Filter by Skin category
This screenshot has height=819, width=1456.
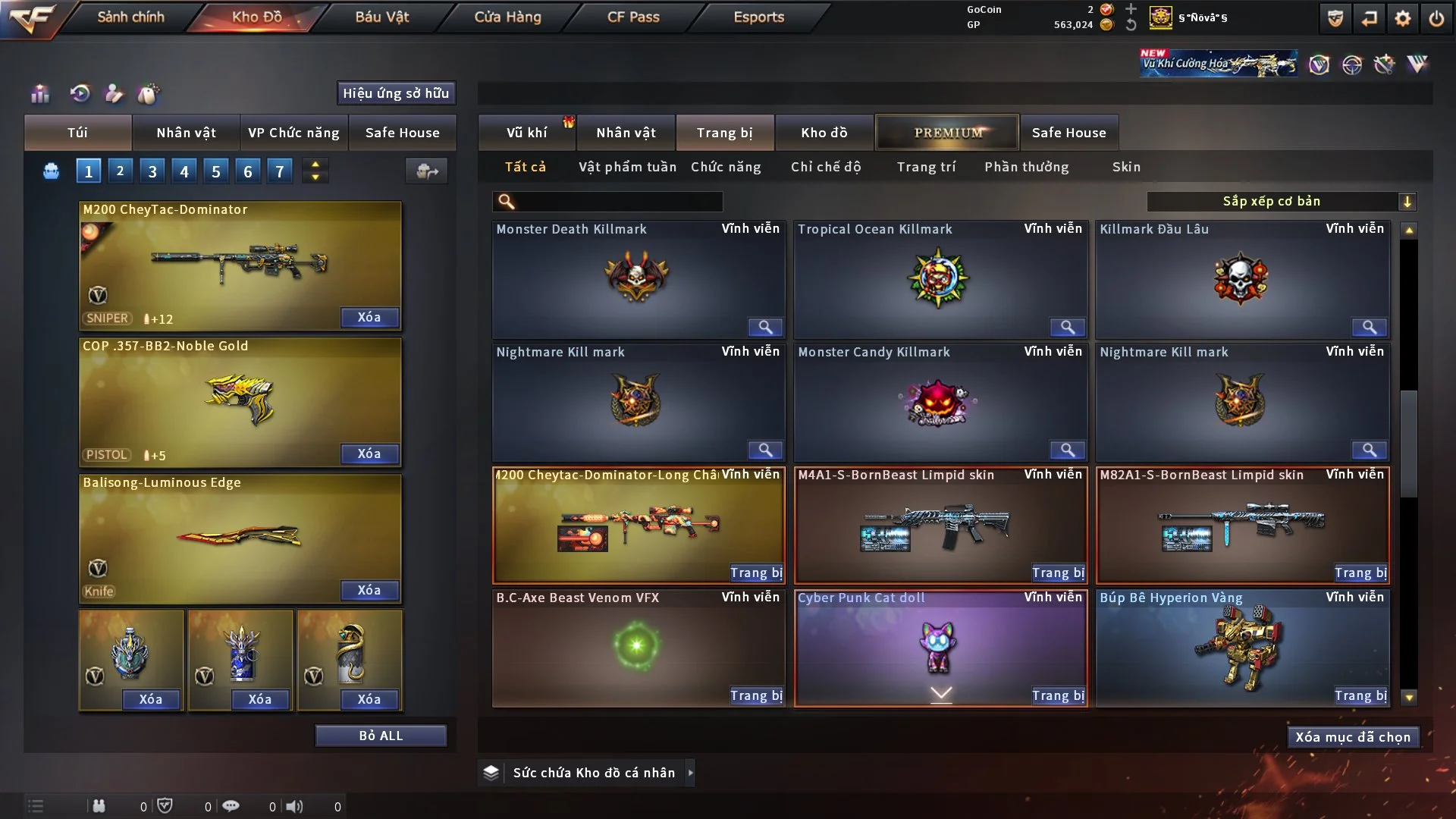click(x=1126, y=167)
